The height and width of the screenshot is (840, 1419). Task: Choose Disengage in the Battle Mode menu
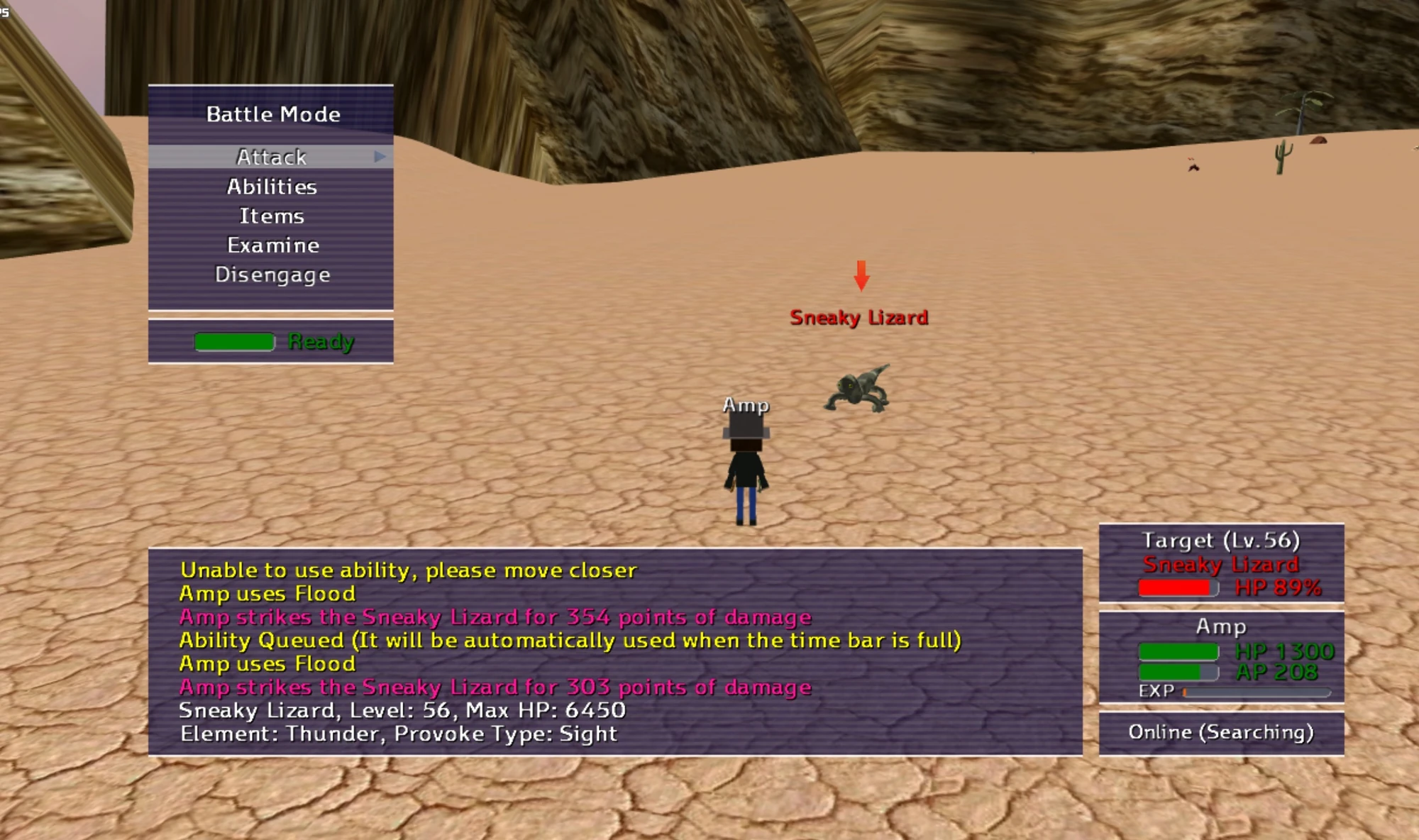[272, 274]
